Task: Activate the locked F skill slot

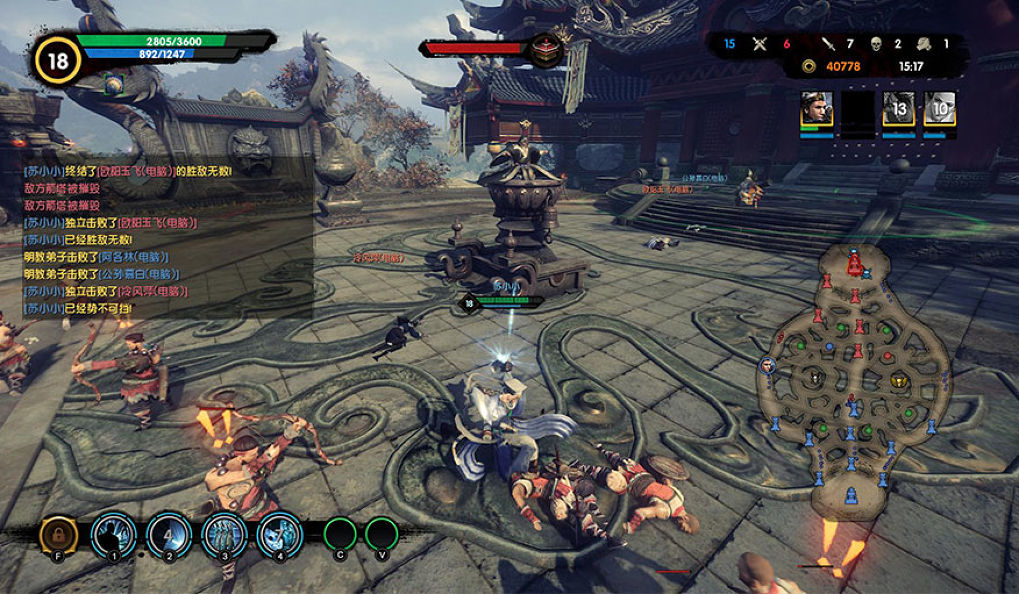Action: 58,535
